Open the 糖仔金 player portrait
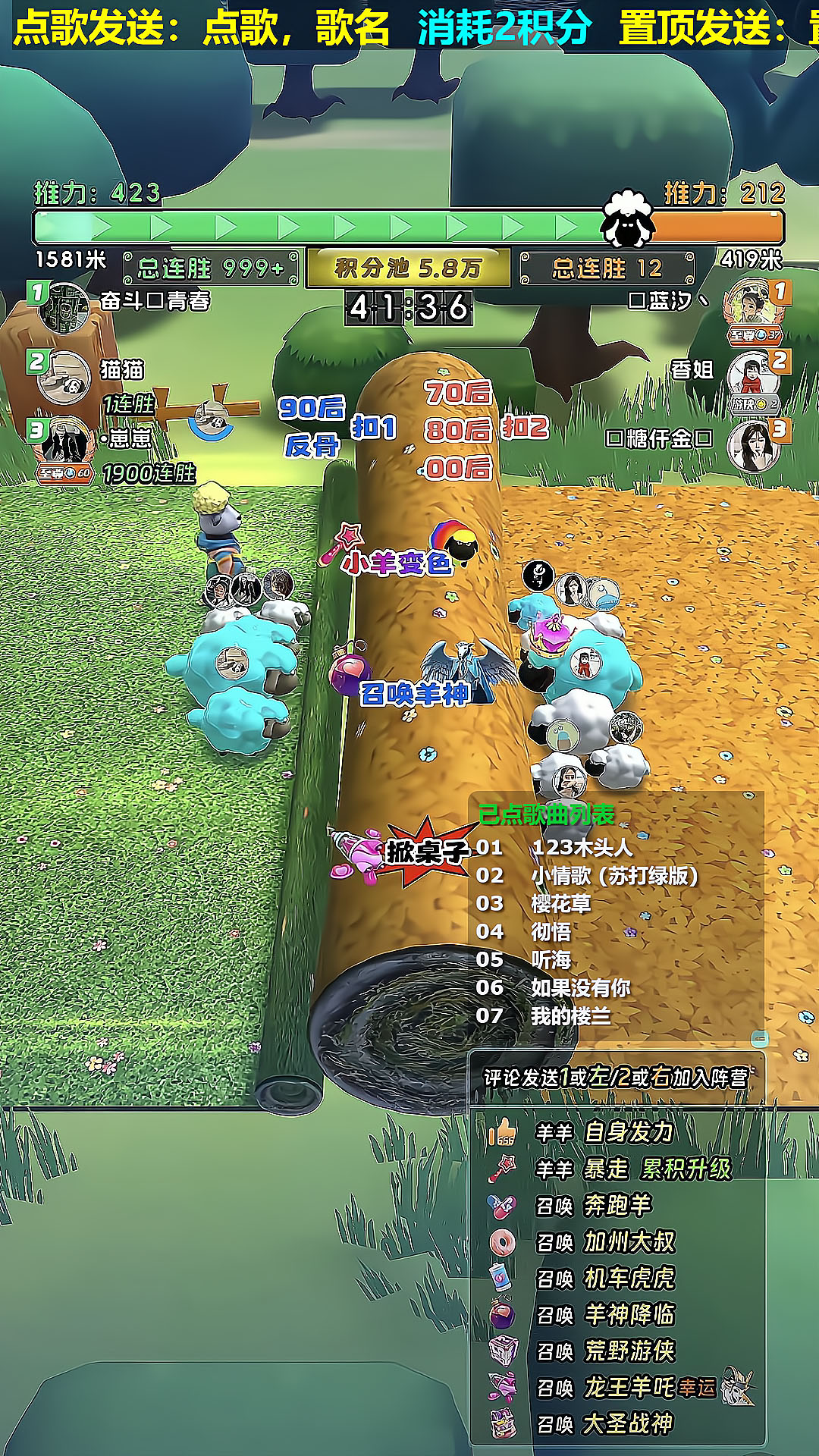The width and height of the screenshot is (819, 1456). click(x=752, y=445)
